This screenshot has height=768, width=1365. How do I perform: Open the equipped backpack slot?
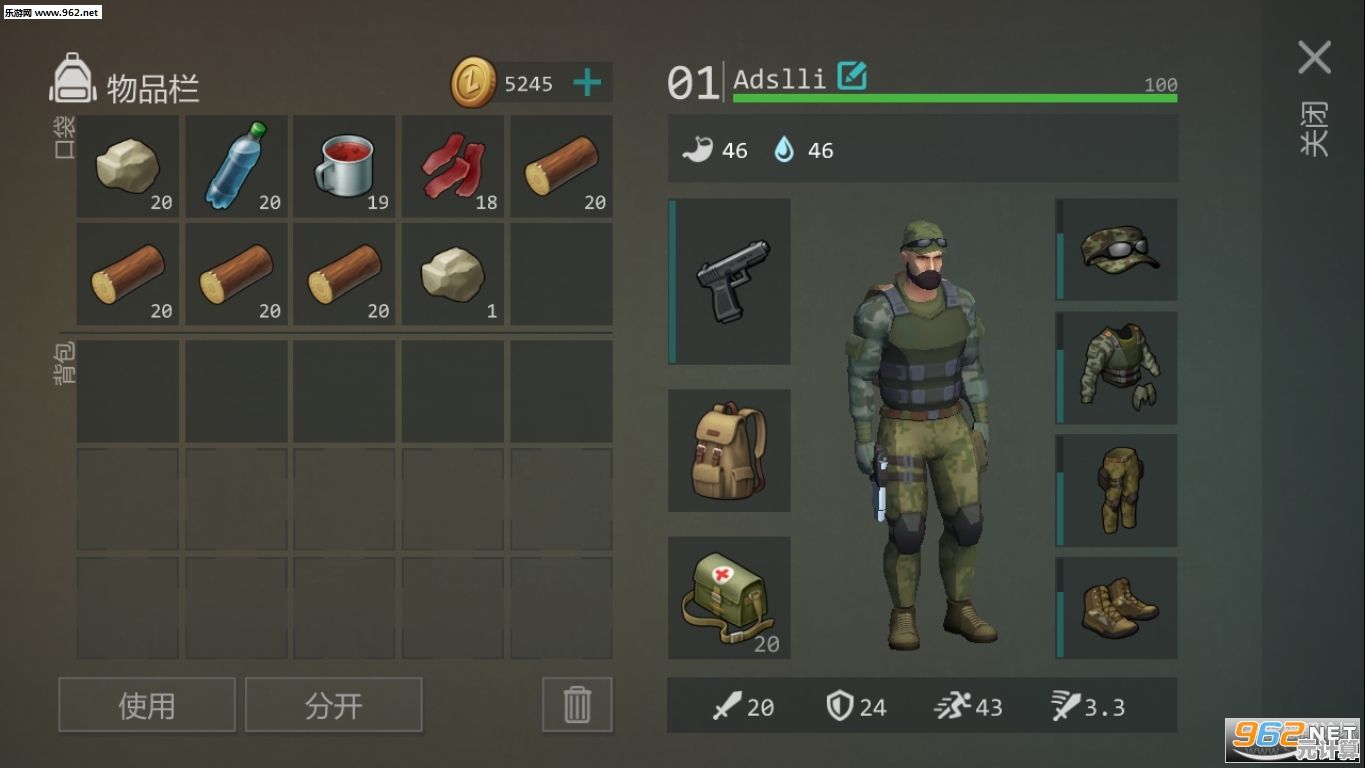coord(730,451)
